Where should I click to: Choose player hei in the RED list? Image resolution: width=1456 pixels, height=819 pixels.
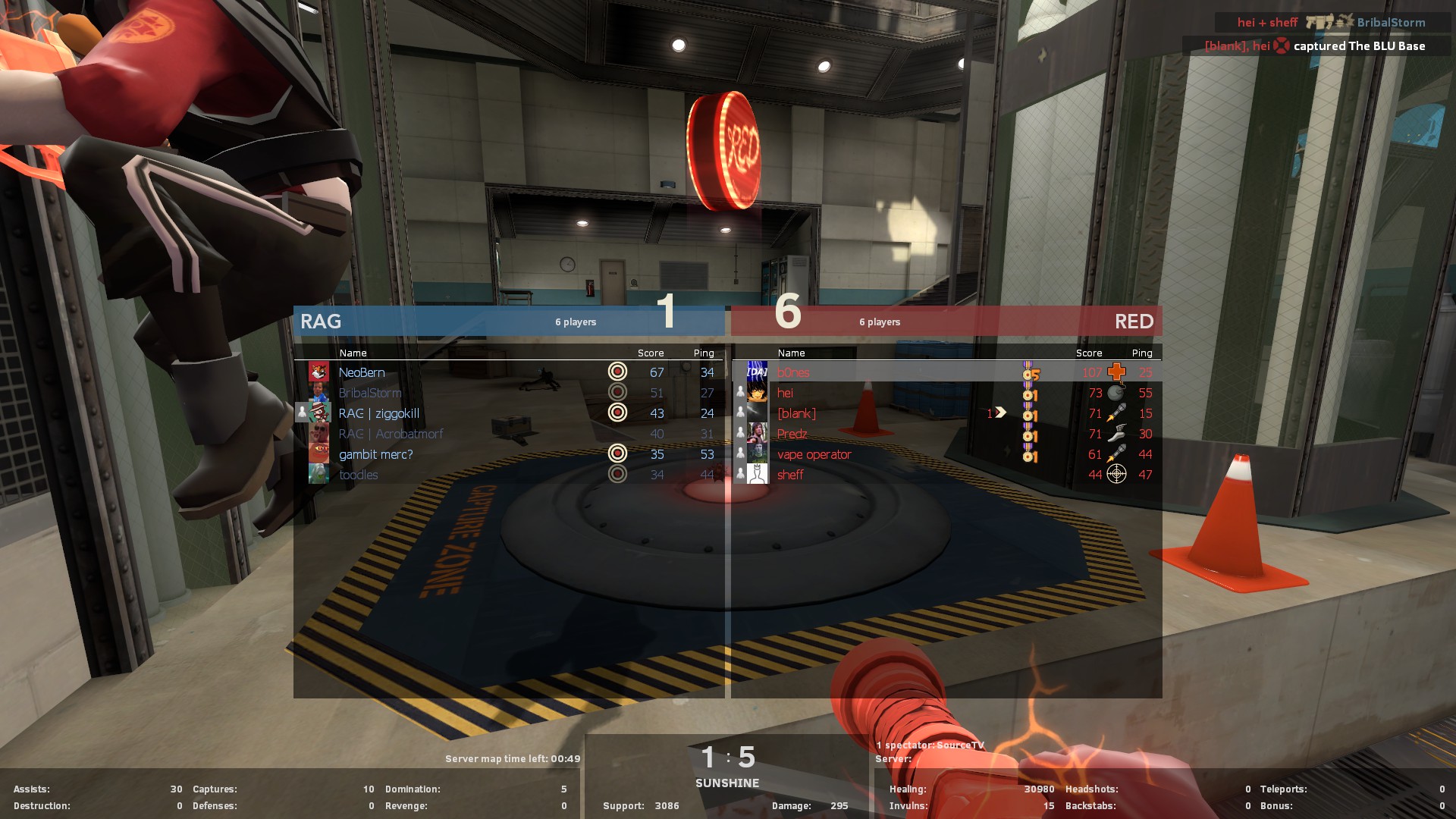785,393
